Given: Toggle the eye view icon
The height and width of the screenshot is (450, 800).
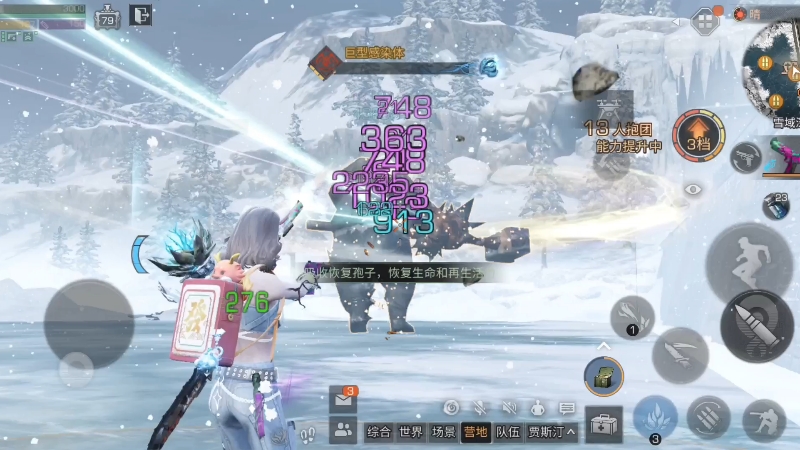Looking at the screenshot, I should [693, 188].
